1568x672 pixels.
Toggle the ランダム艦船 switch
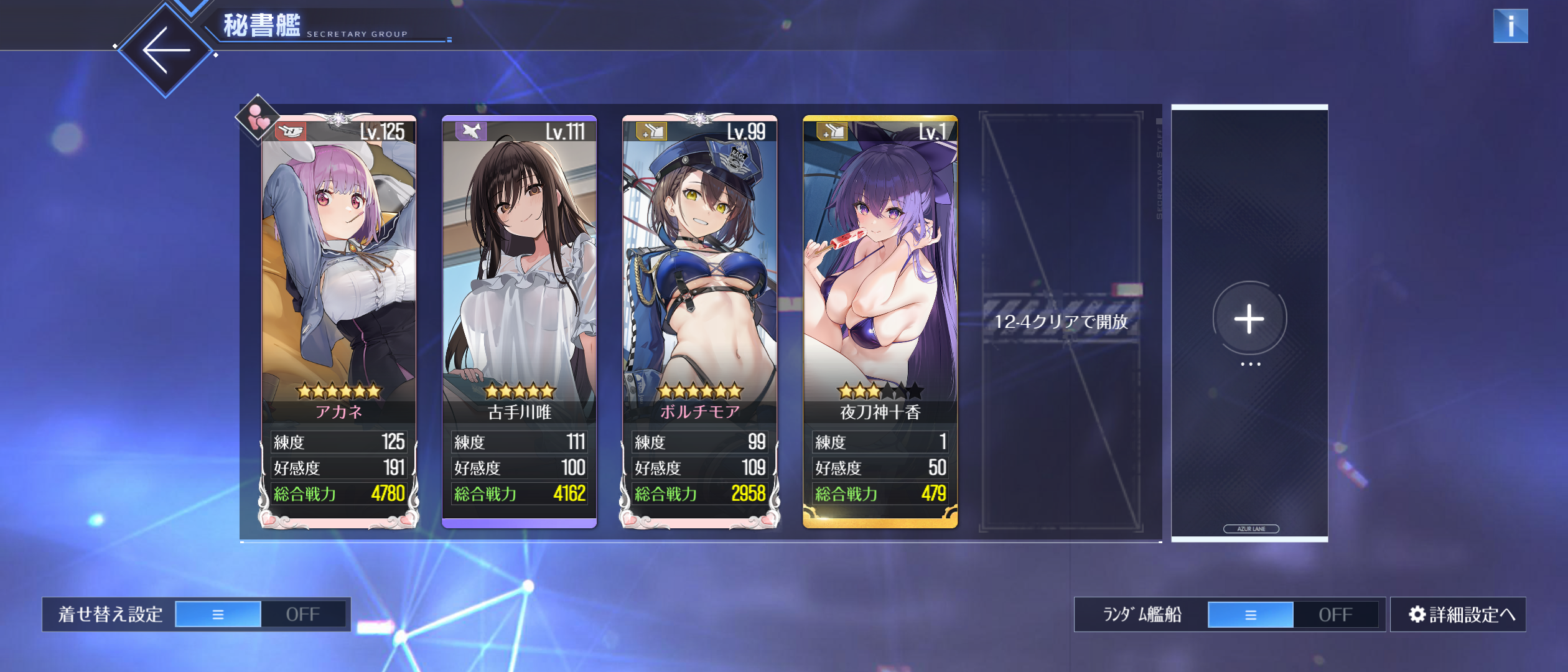click(x=1293, y=614)
